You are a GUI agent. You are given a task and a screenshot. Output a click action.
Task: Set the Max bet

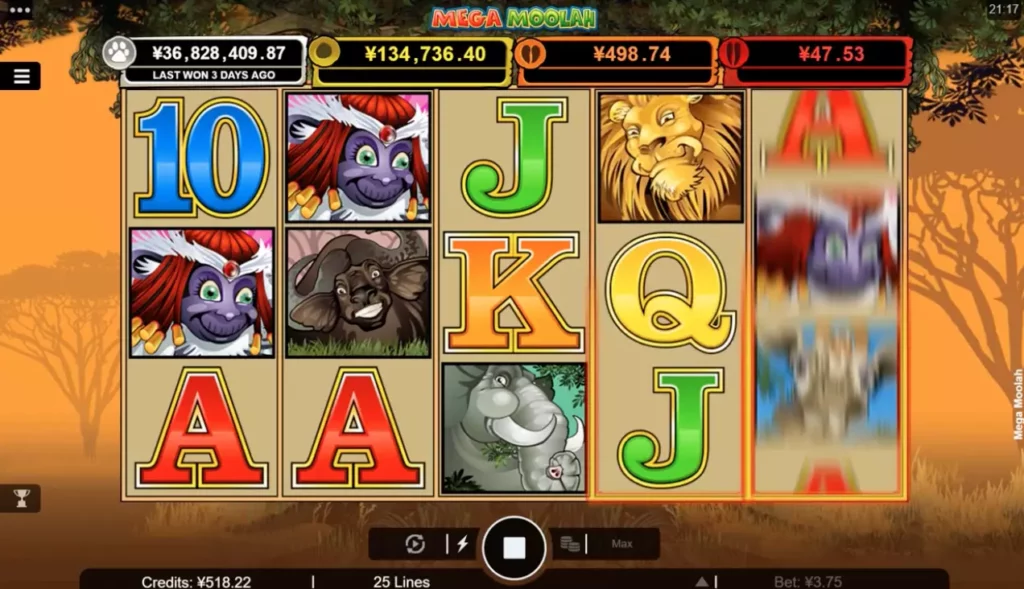tap(622, 544)
